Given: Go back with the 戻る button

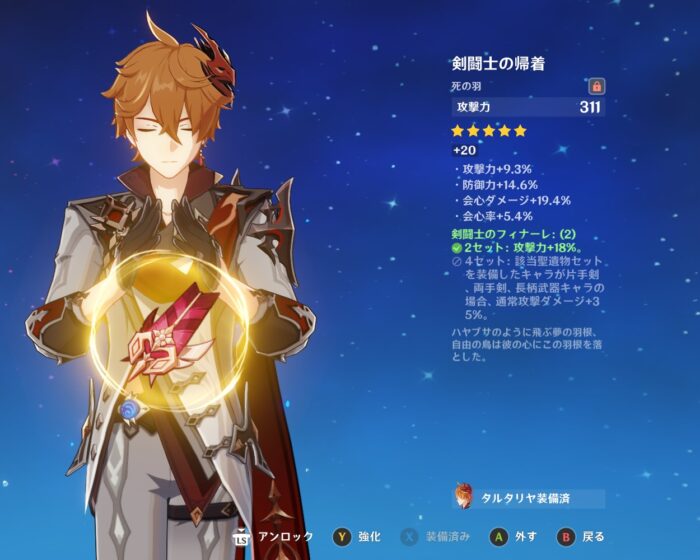Looking at the screenshot, I should tap(580, 537).
